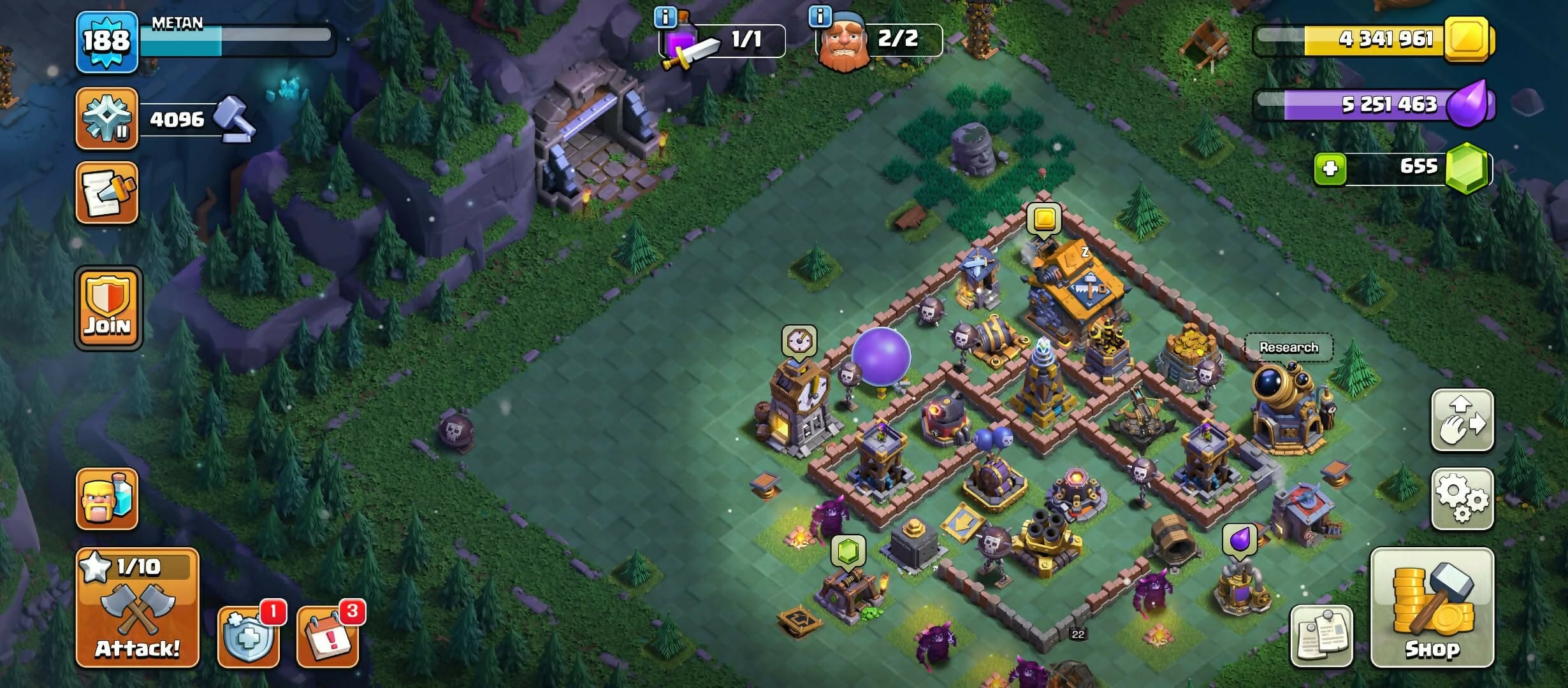Buy gems with the green plus button
The image size is (1568, 688).
tap(1330, 169)
